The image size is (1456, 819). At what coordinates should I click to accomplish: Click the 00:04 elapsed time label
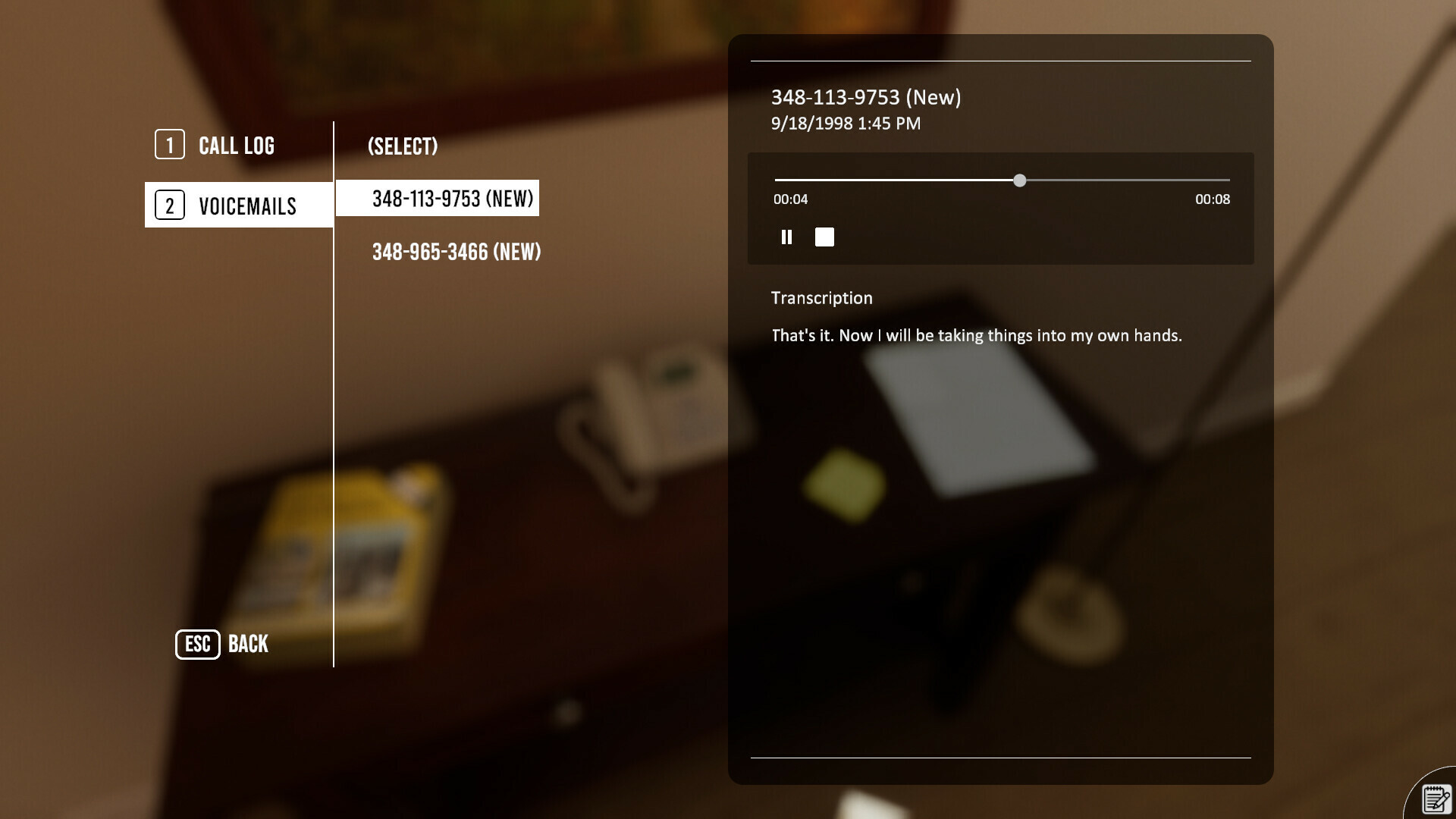point(790,199)
